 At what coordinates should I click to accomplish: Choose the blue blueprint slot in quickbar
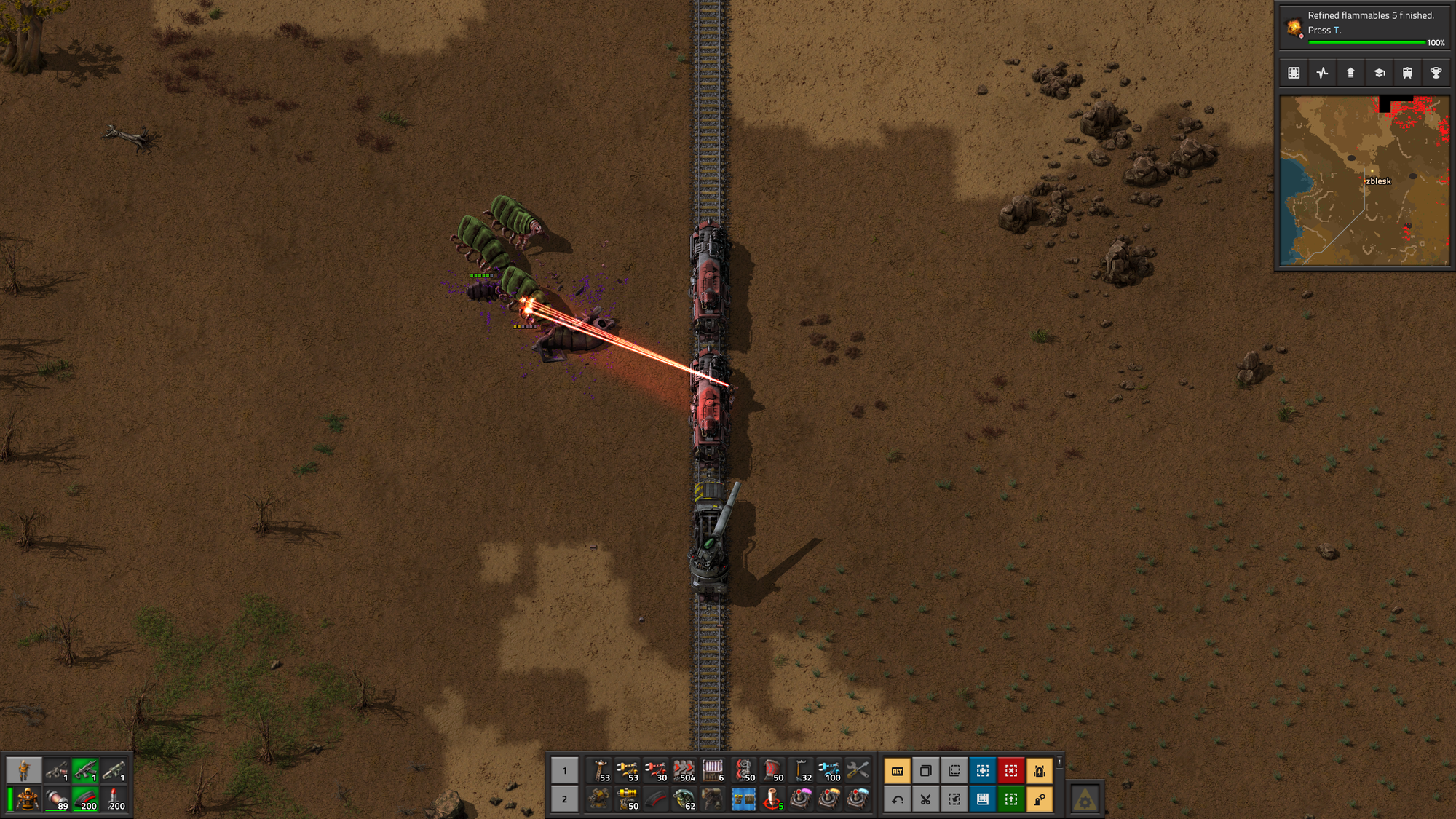click(x=743, y=799)
